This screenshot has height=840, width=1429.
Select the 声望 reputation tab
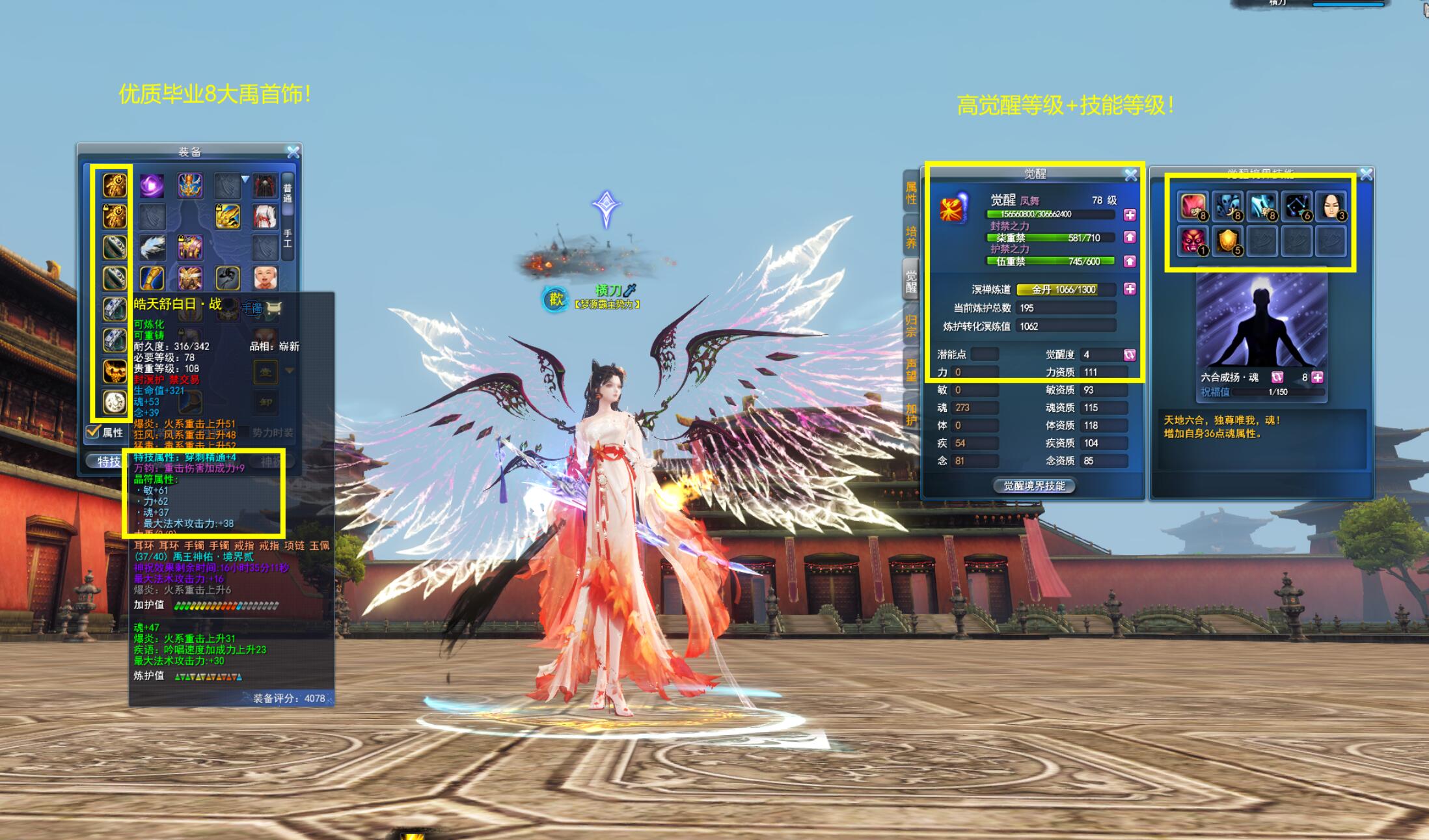click(x=911, y=370)
